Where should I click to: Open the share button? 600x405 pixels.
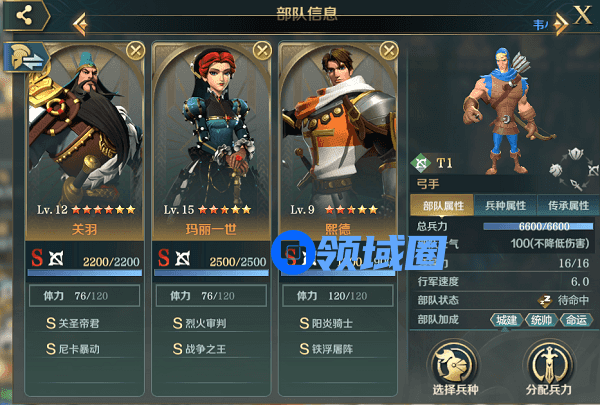click(27, 15)
